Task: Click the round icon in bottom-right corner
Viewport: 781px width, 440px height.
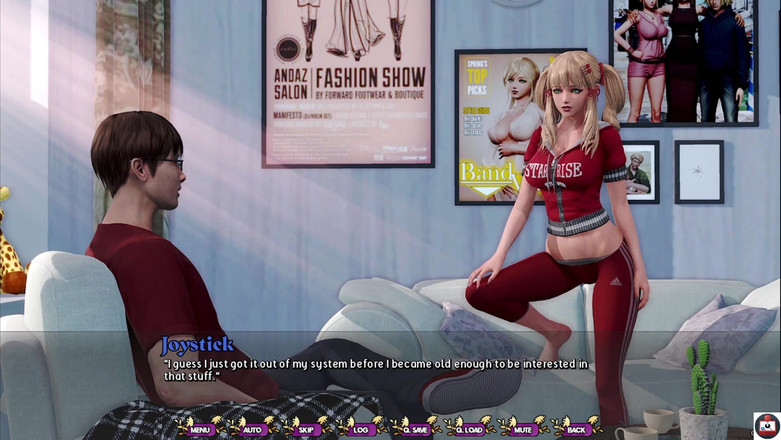Action: point(766,425)
